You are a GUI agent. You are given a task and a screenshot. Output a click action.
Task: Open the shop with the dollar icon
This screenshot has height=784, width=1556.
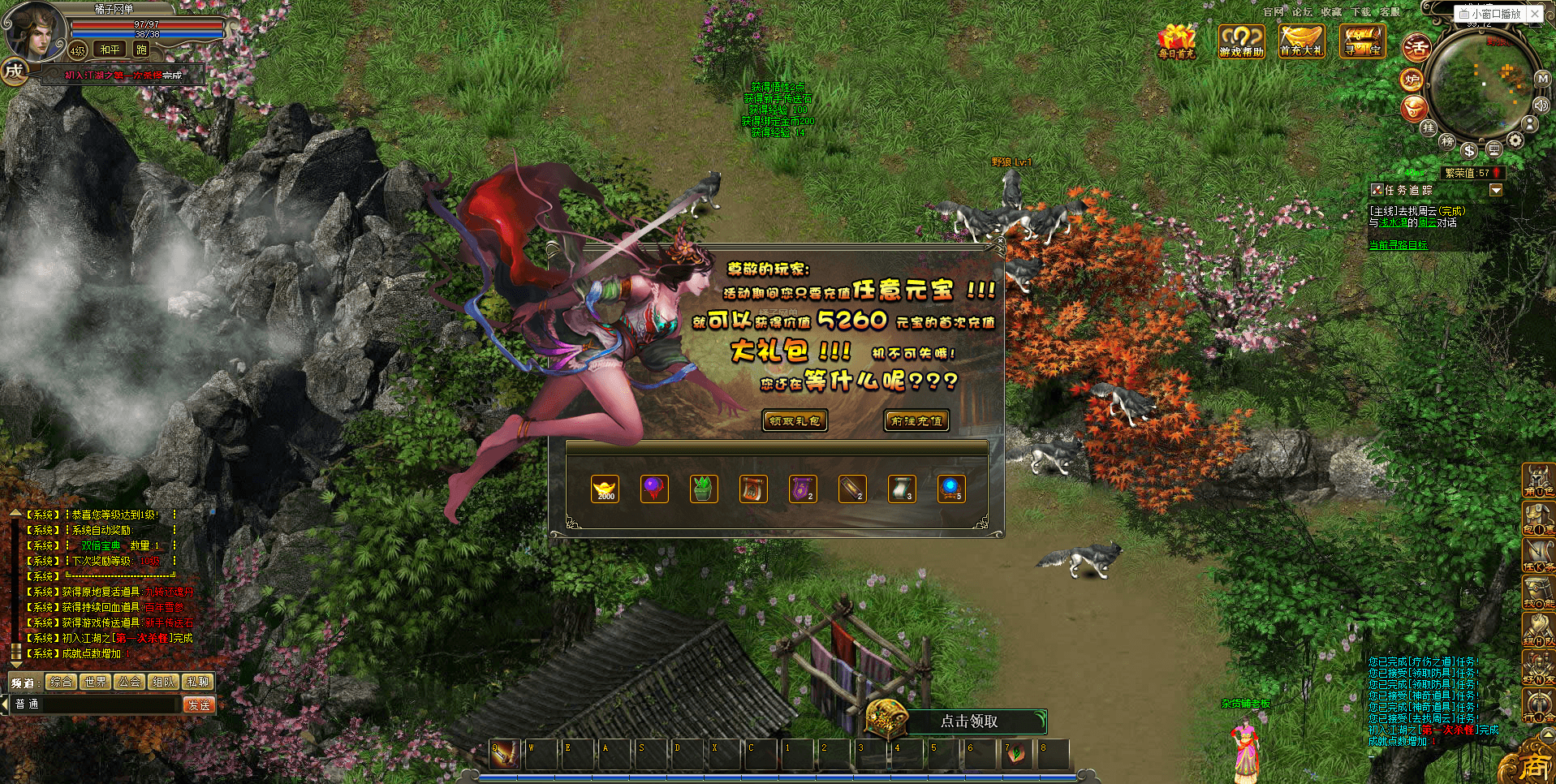1469,151
